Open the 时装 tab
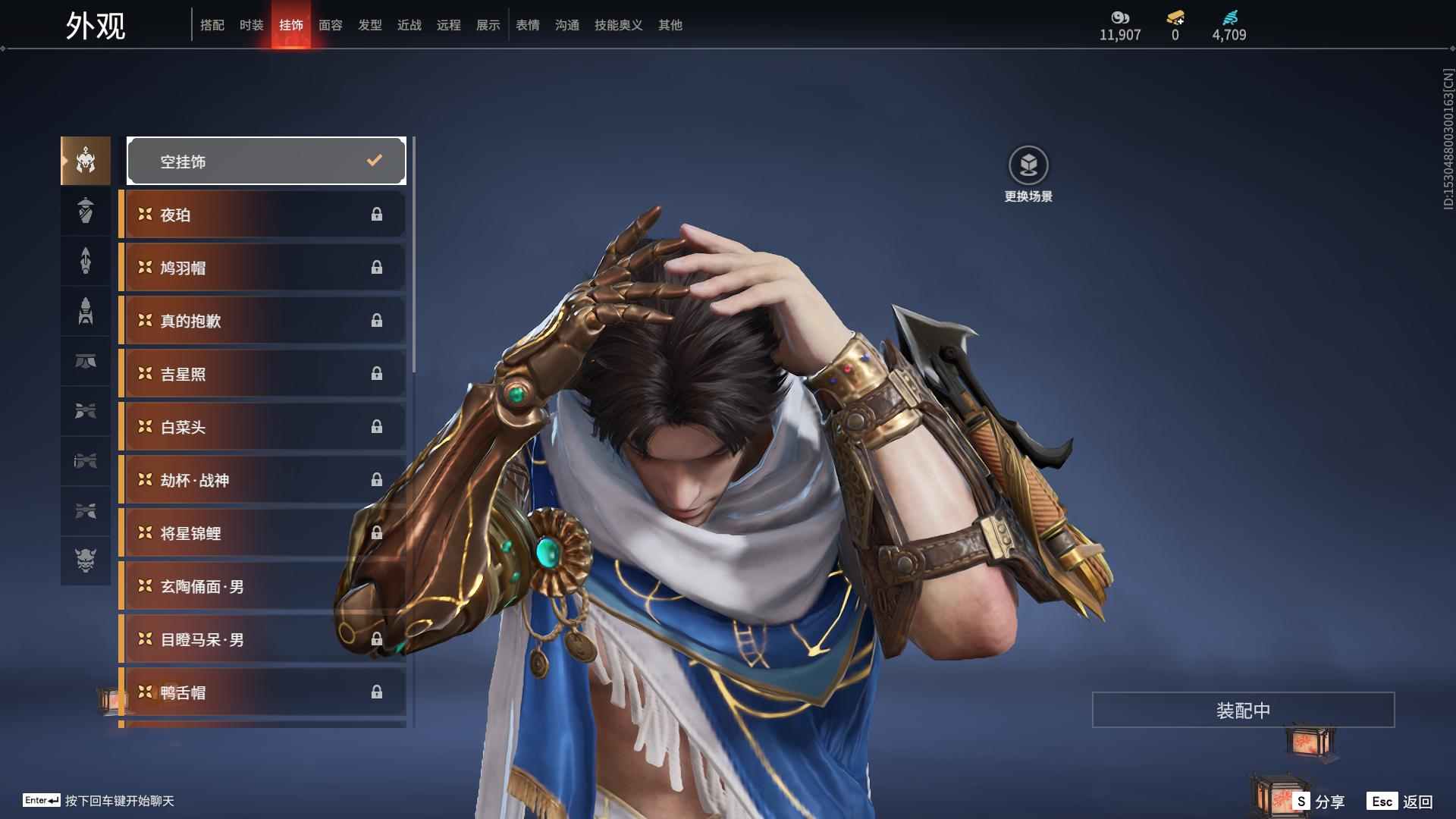Image resolution: width=1456 pixels, height=819 pixels. point(251,25)
